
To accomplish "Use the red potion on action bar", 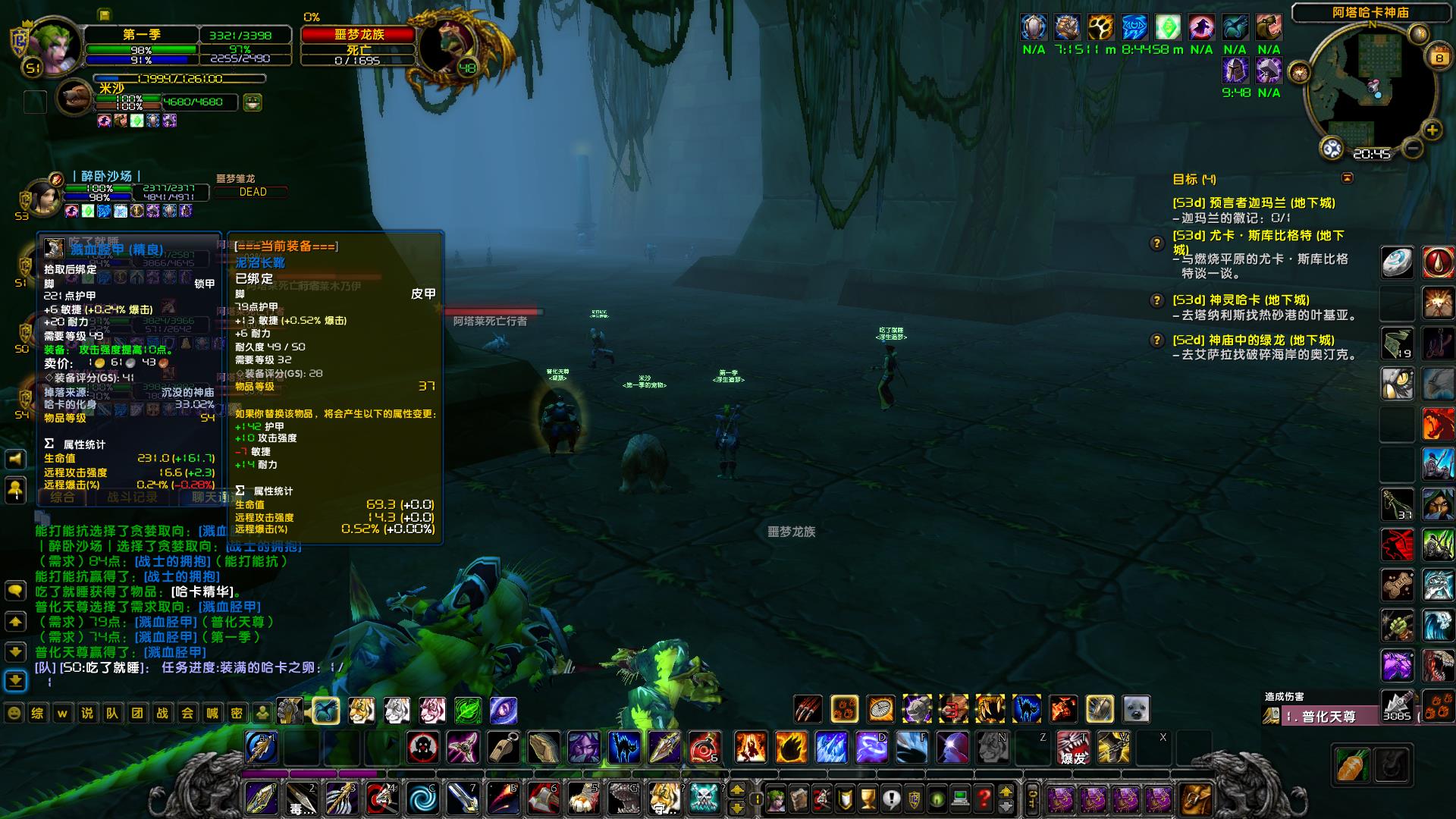I will (x=704, y=748).
